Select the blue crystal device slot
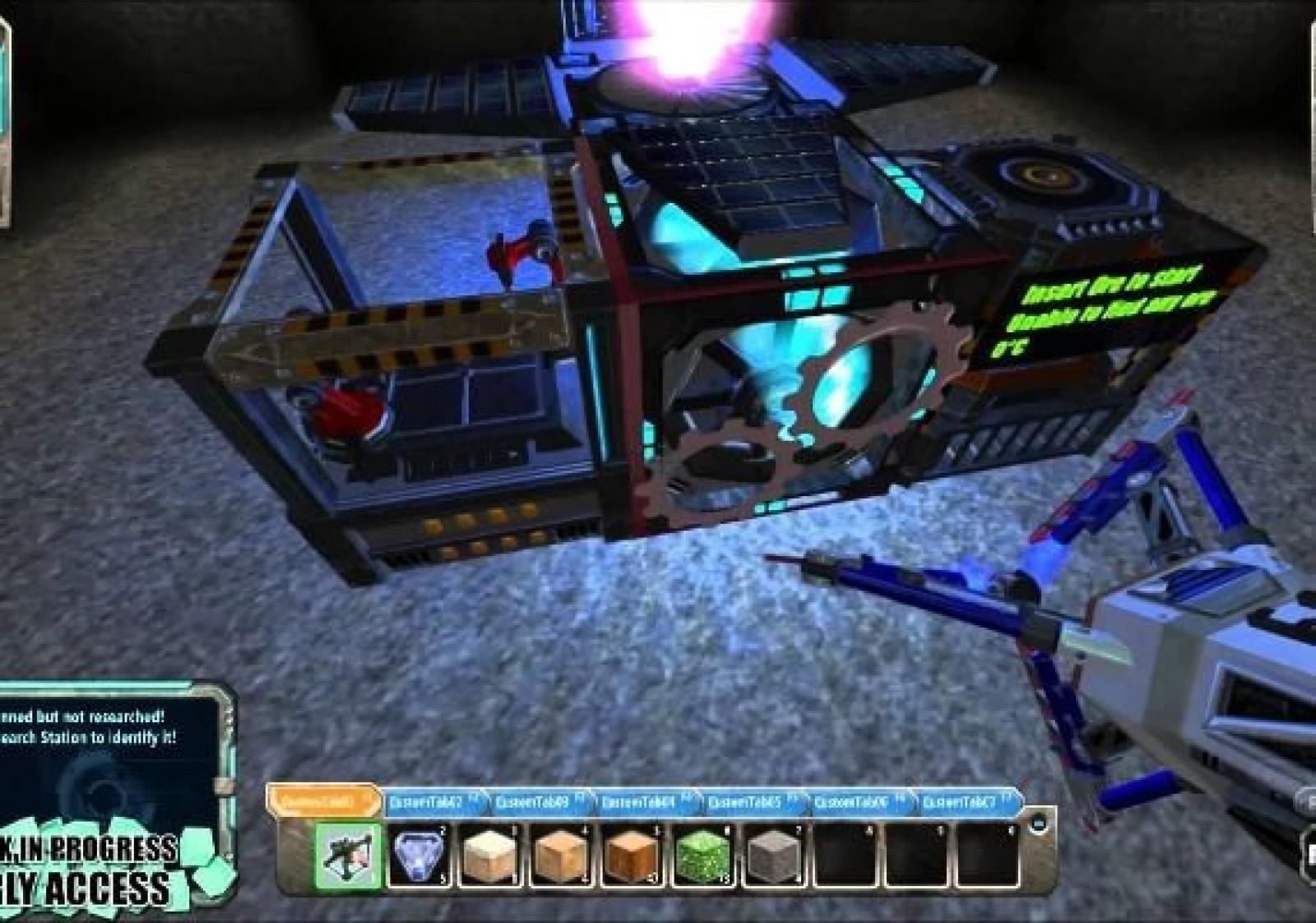1316x923 pixels. [419, 856]
